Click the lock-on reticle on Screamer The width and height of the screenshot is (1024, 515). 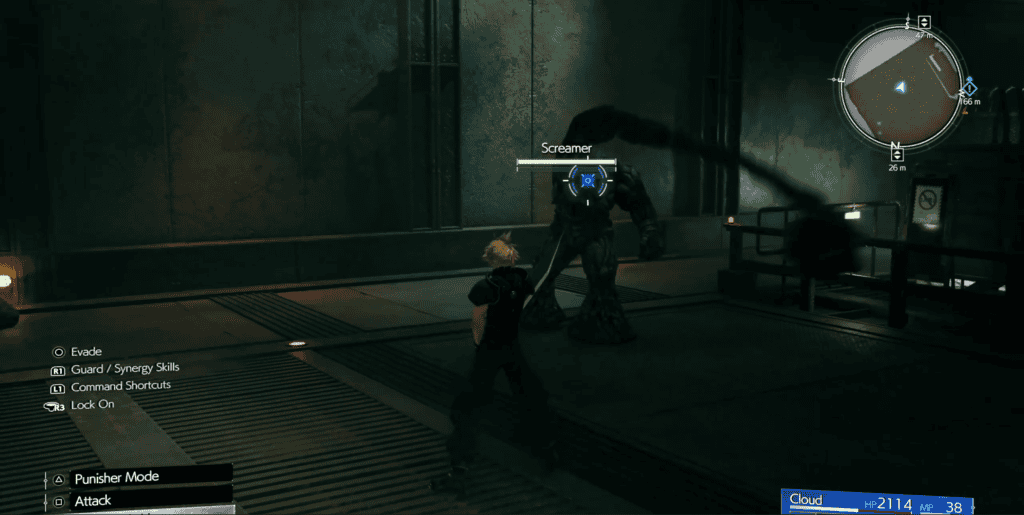(x=588, y=180)
